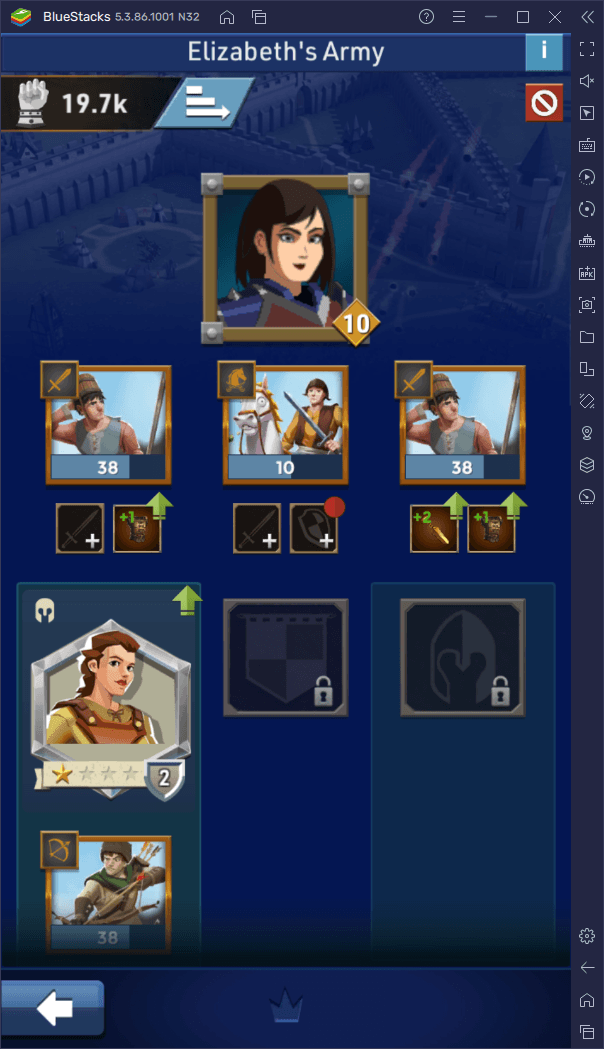Viewport: 604px width, 1049px height.
Task: Select Elizabeth's commander portrait
Action: [x=284, y=257]
